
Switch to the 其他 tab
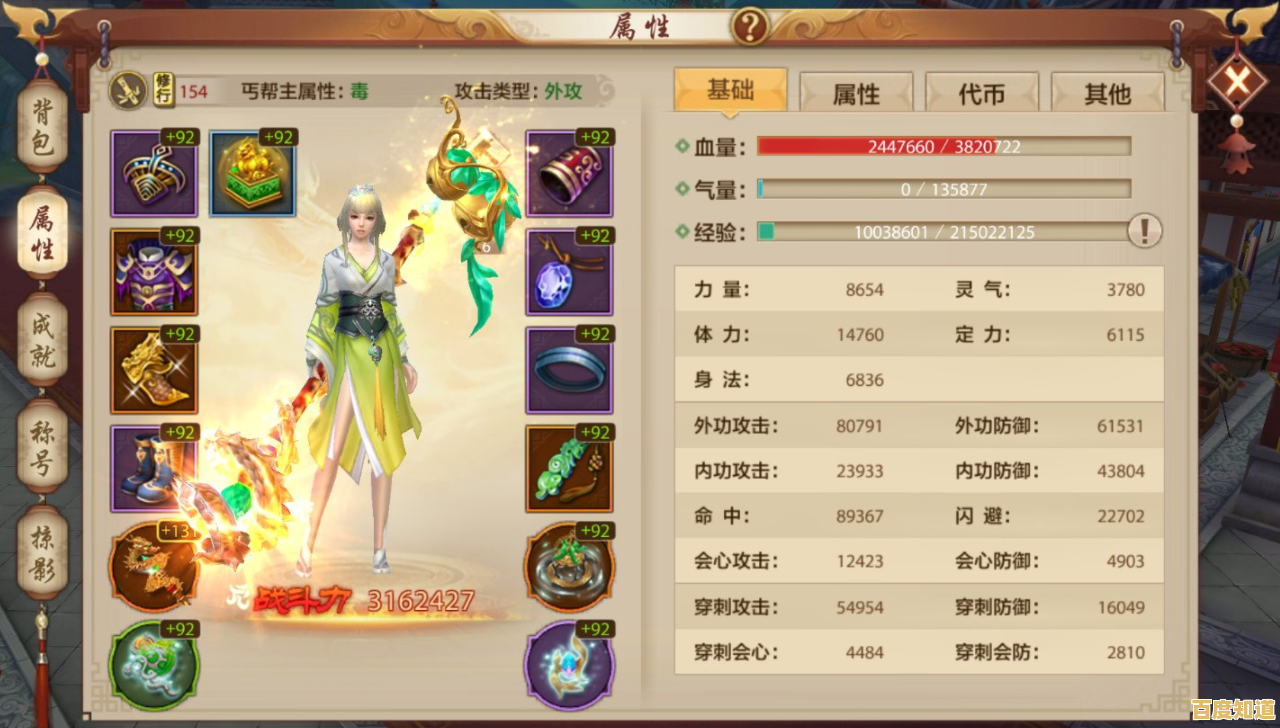(x=1108, y=93)
